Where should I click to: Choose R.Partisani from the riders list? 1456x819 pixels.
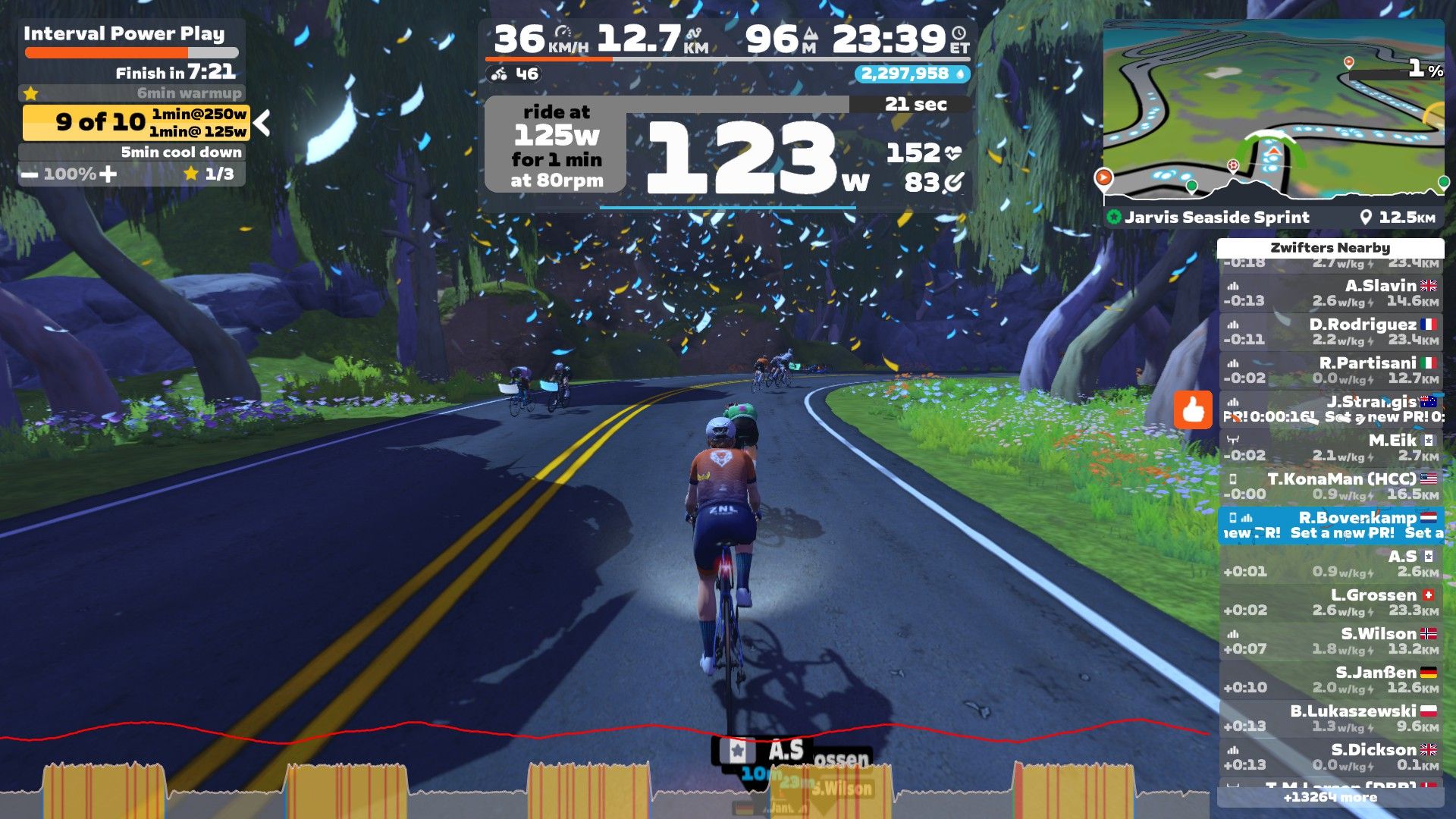point(1330,370)
